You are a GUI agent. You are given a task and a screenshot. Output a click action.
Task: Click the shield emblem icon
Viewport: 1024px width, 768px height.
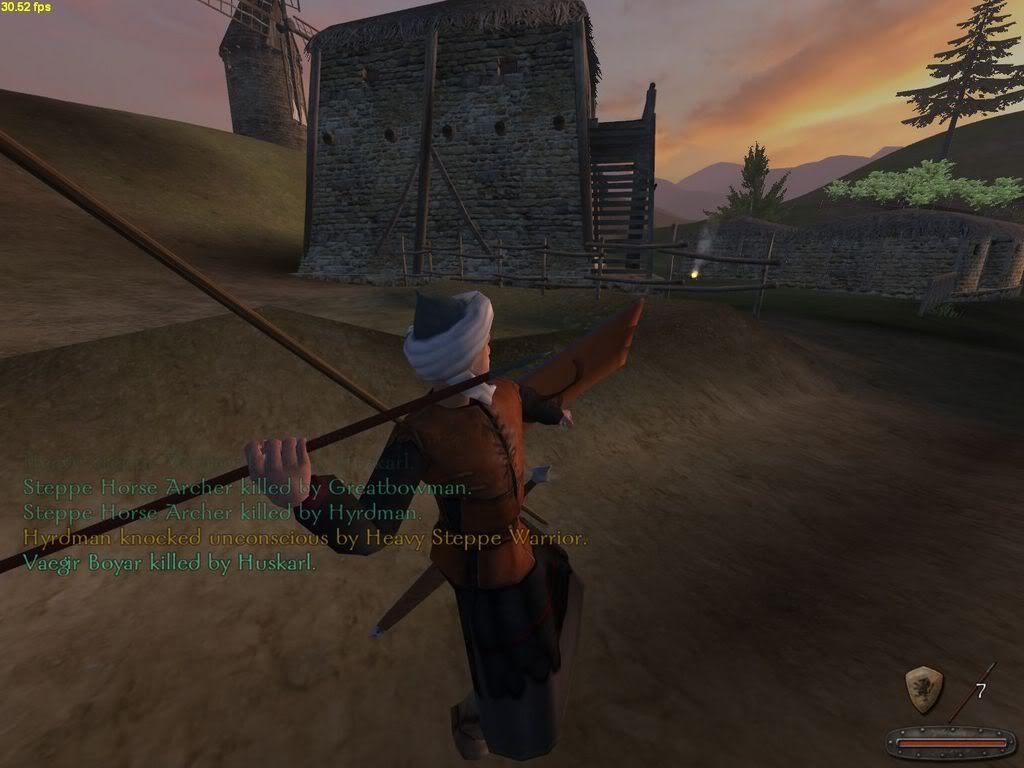tap(923, 689)
